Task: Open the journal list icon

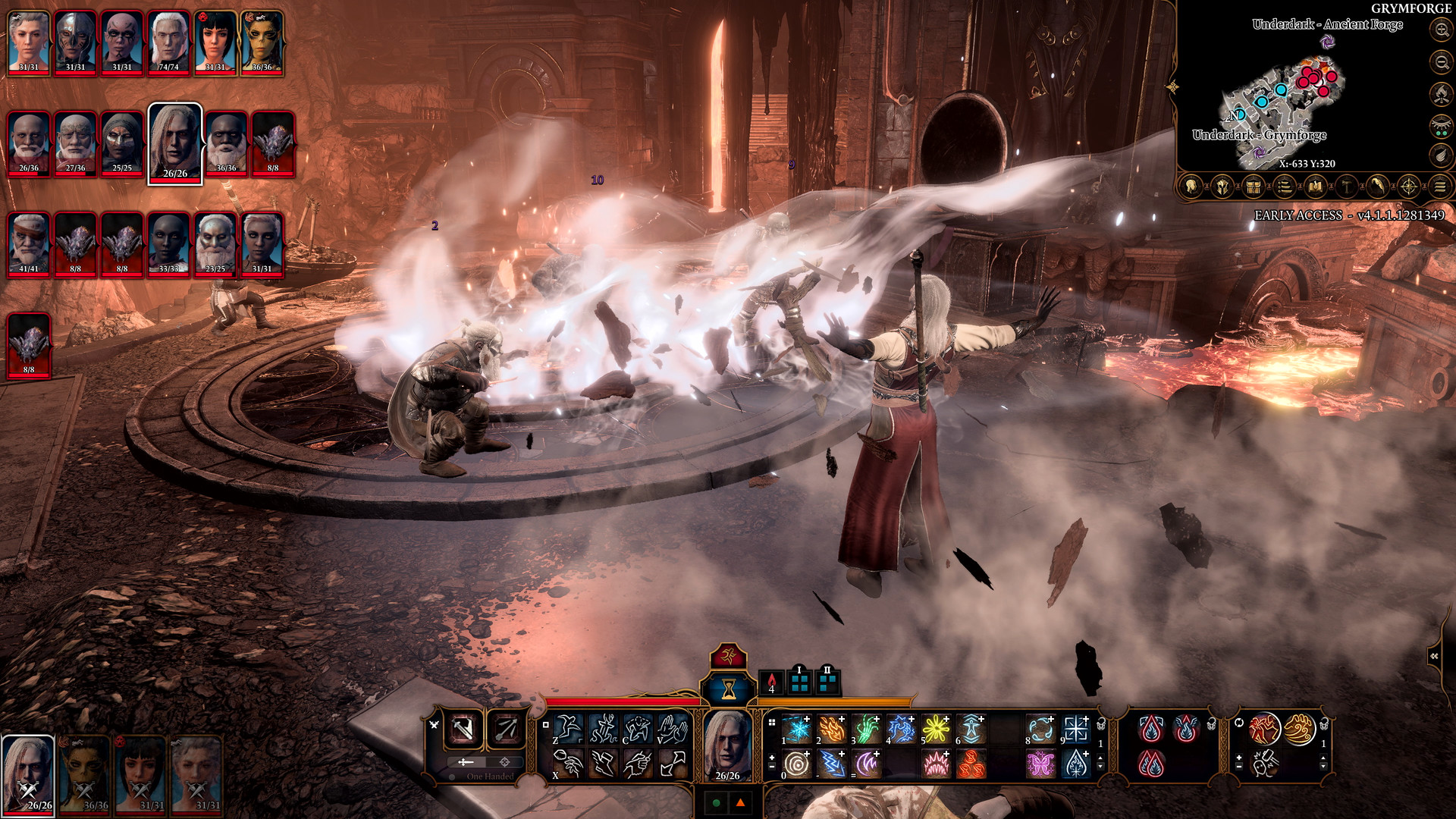Action: click(1284, 185)
